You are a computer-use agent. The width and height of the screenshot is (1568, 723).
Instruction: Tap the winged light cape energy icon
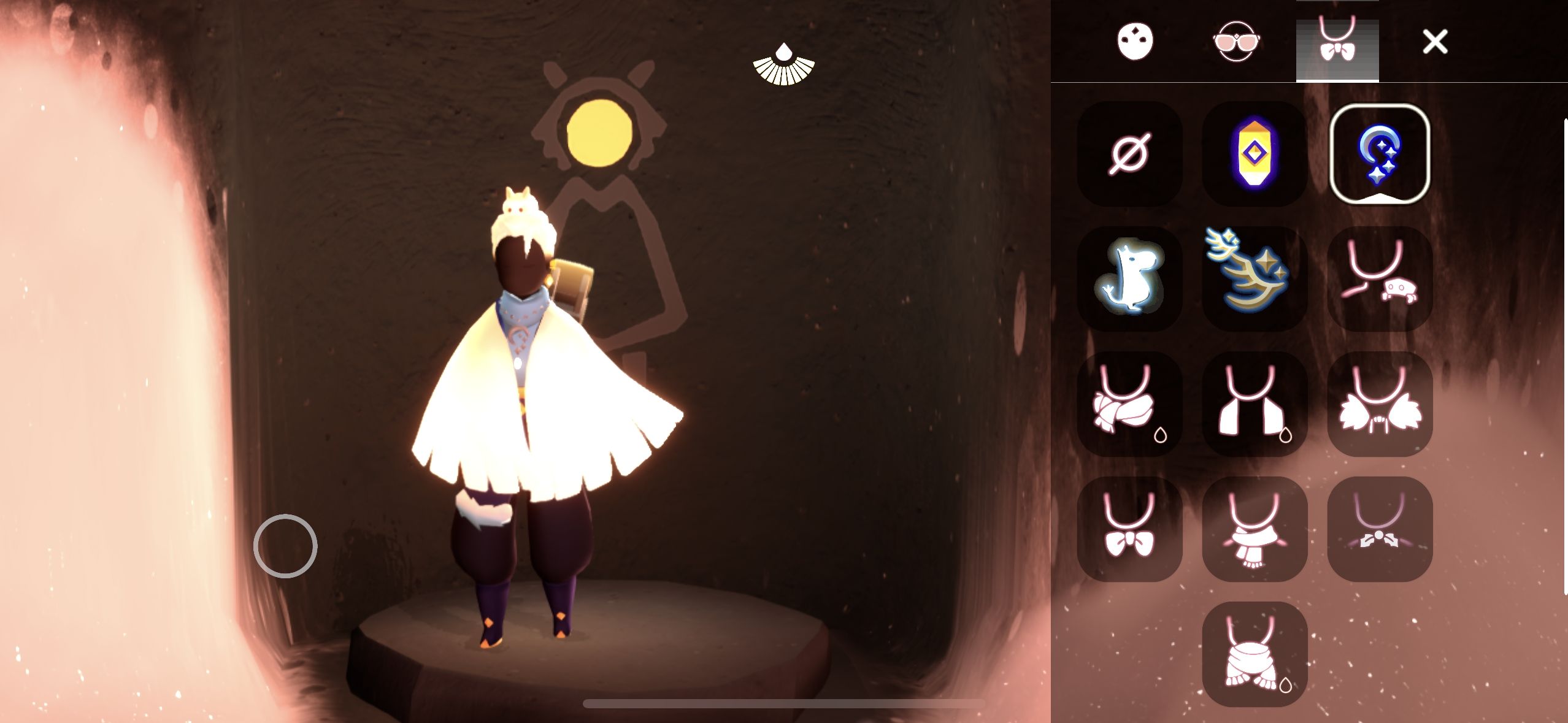(x=783, y=64)
